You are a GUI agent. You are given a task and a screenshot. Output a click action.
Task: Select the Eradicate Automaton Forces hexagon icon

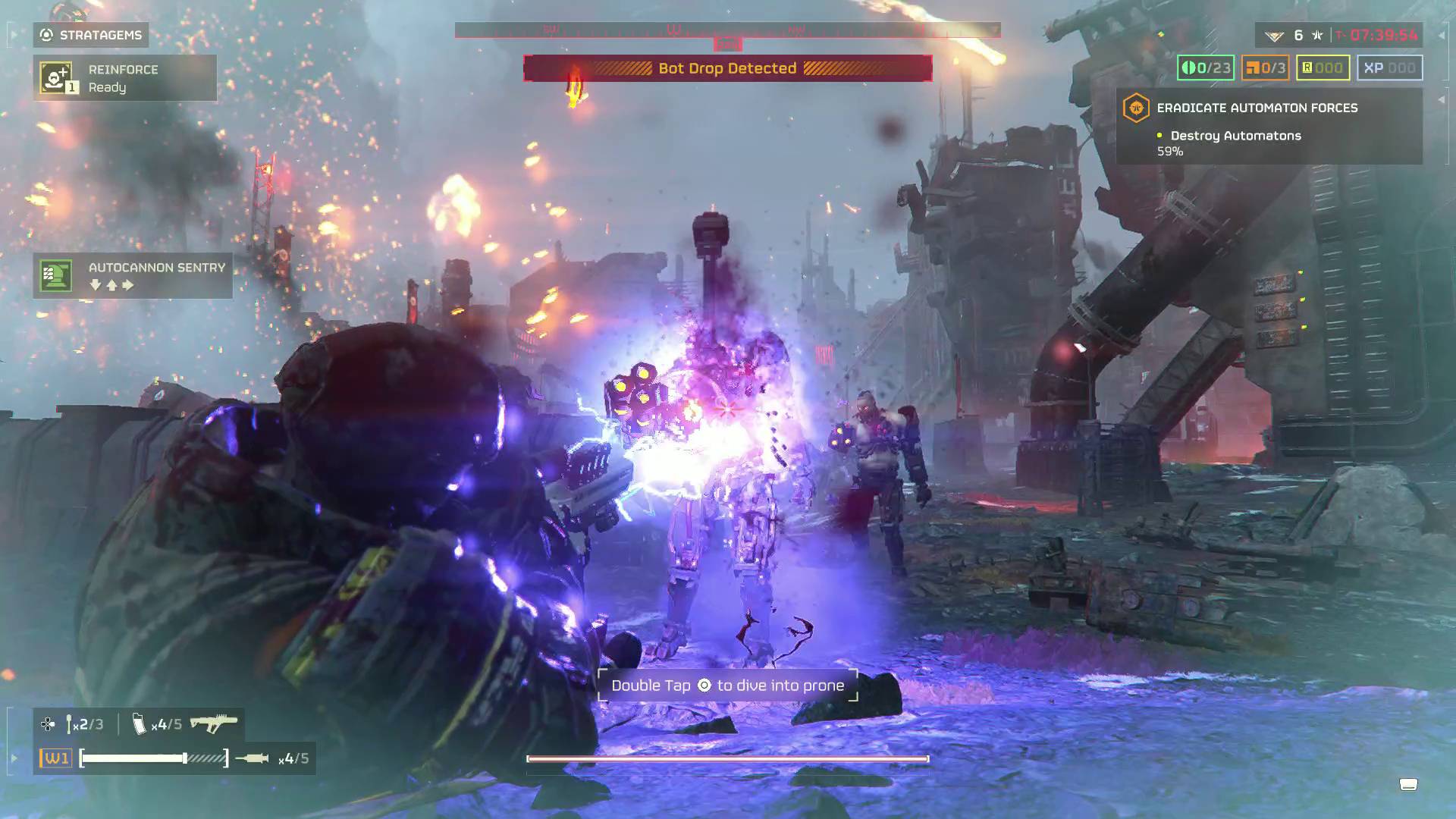pyautogui.click(x=1137, y=108)
